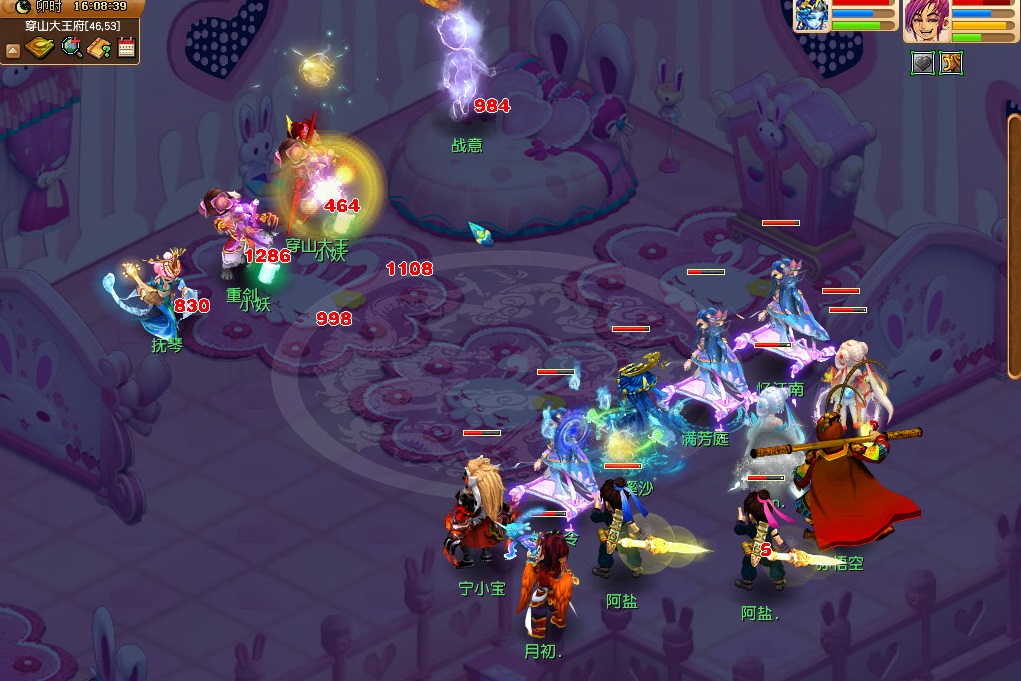1021x681 pixels.
Task: Select the blue-faced pet portrait
Action: (811, 17)
